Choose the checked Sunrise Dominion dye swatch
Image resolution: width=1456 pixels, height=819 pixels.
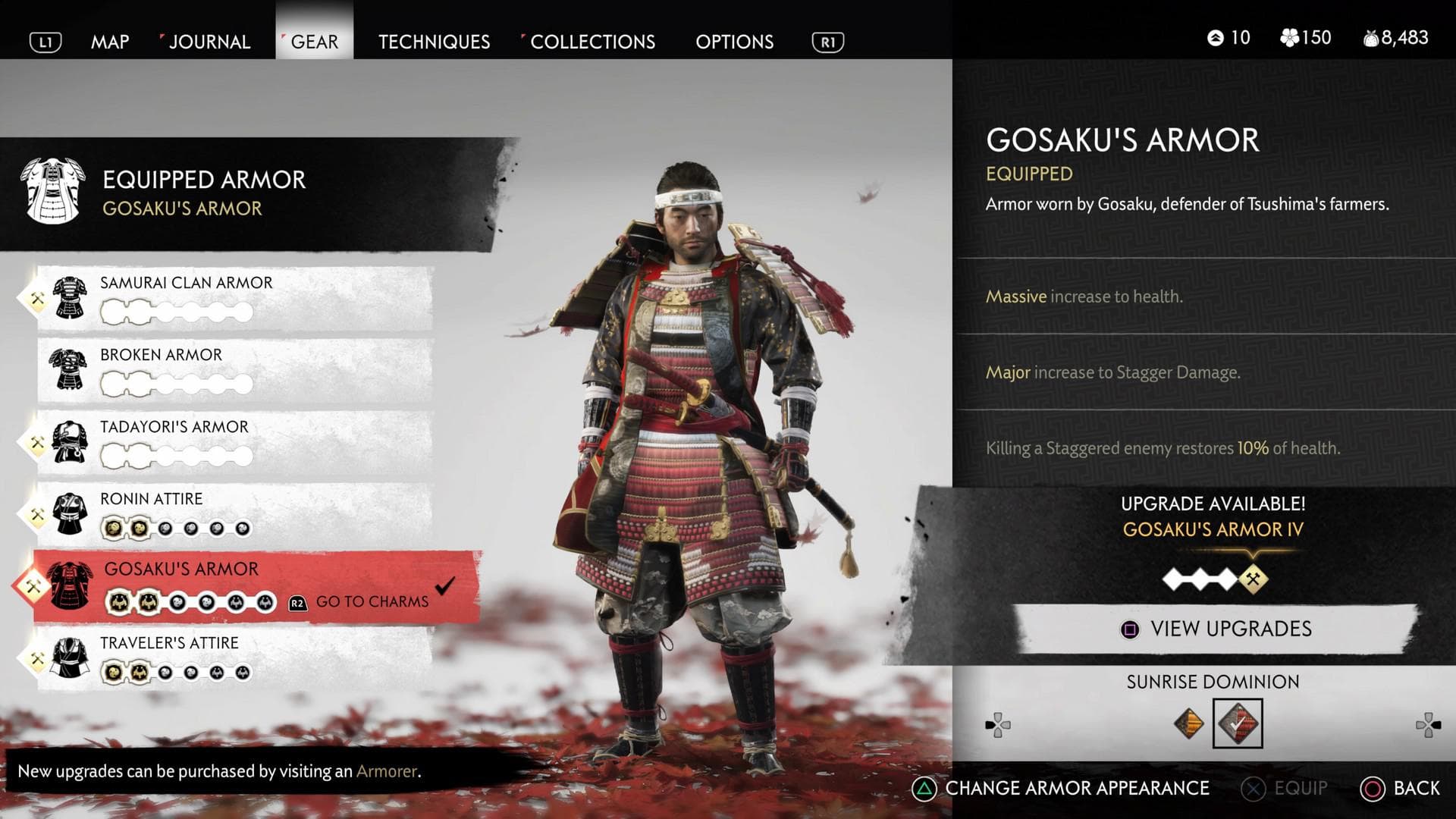click(1238, 723)
